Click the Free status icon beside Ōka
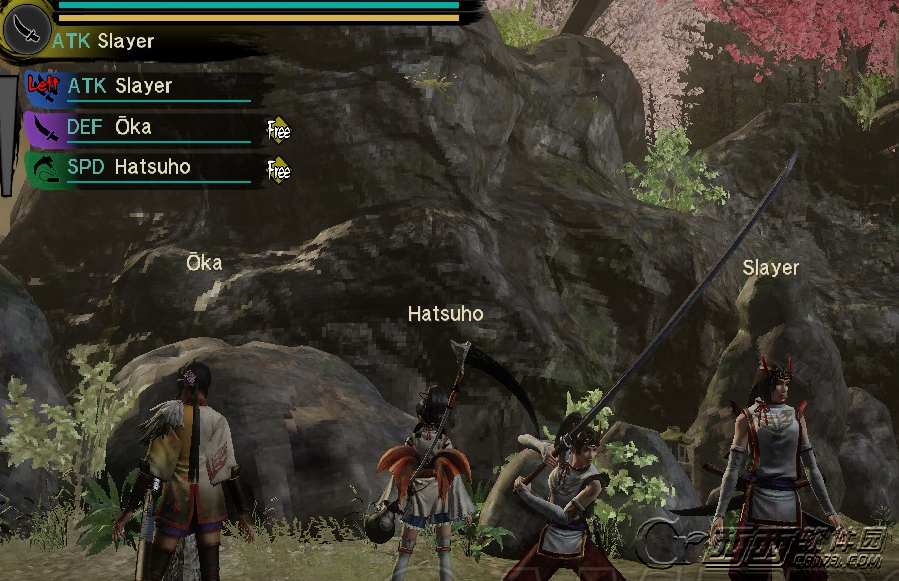 (278, 129)
